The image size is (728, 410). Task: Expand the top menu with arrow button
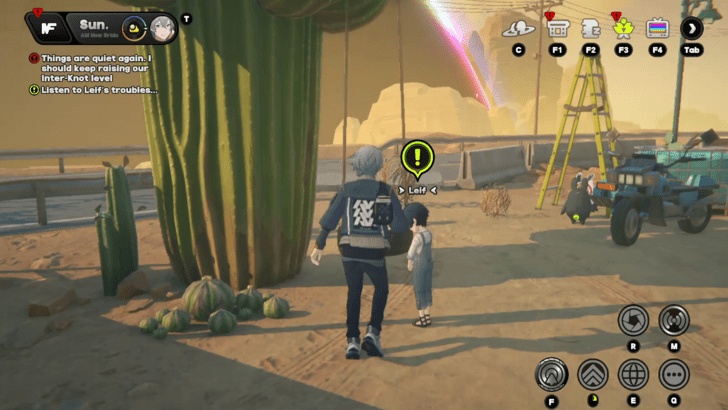(692, 28)
